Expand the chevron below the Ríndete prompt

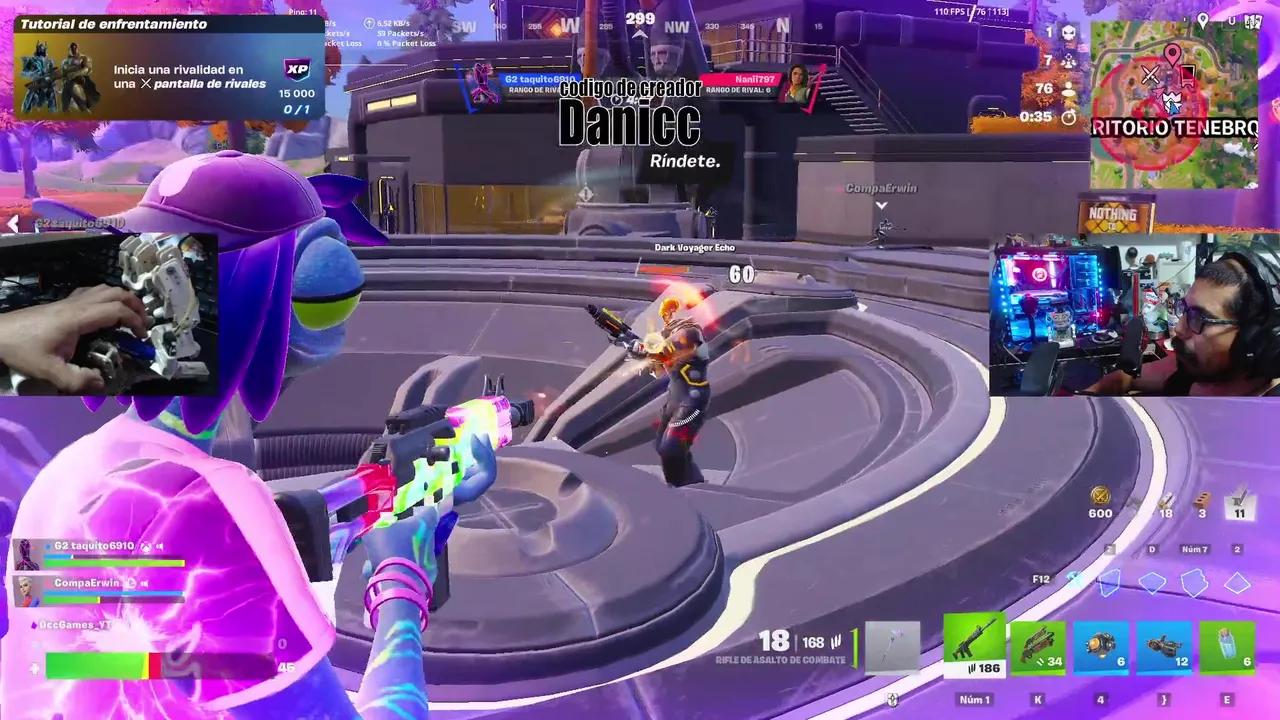tap(881, 204)
